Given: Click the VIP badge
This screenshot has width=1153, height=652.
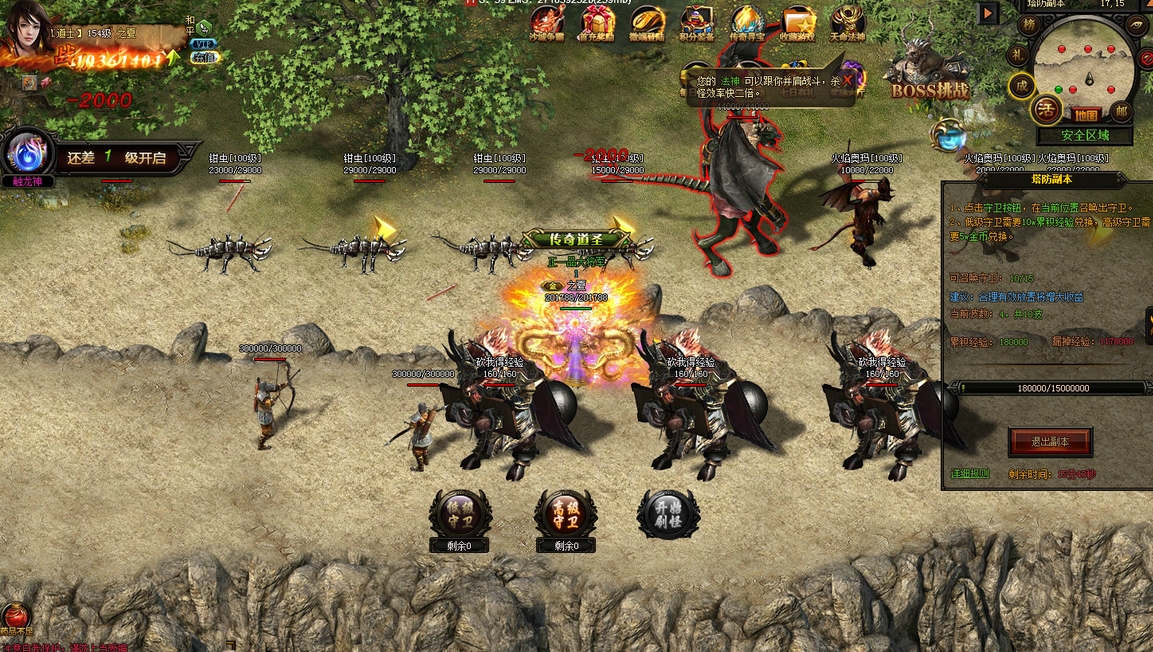Looking at the screenshot, I should click(204, 44).
